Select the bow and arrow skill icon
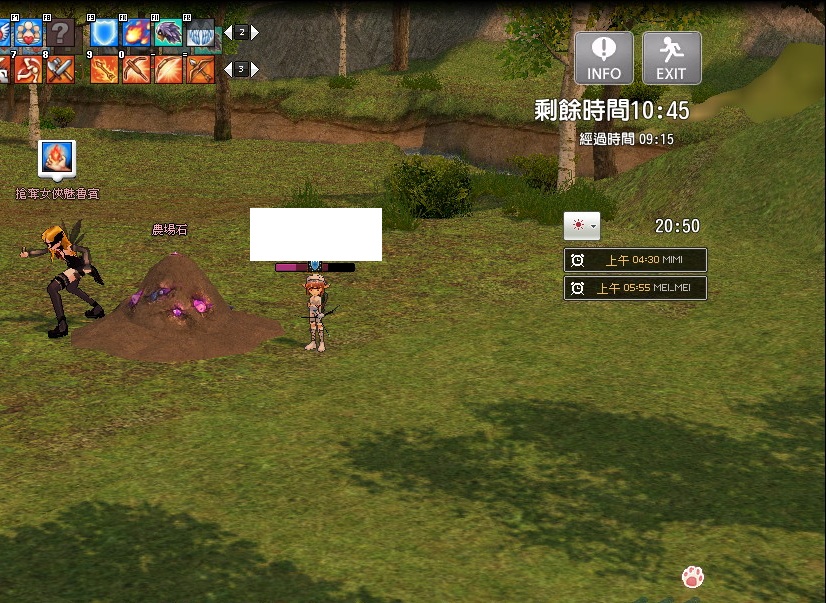This screenshot has width=826, height=603. (201, 69)
